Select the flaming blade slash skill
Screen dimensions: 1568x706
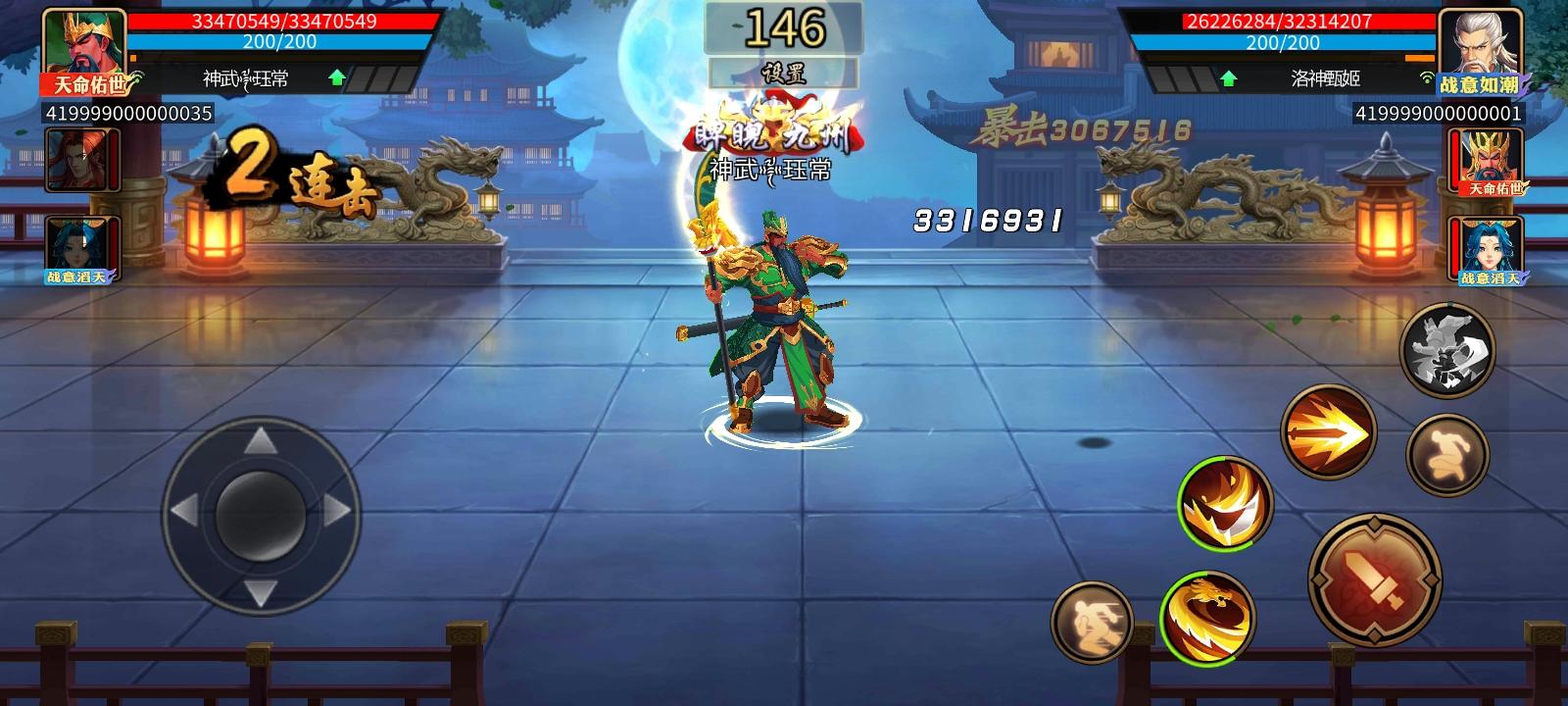pos(1223,510)
